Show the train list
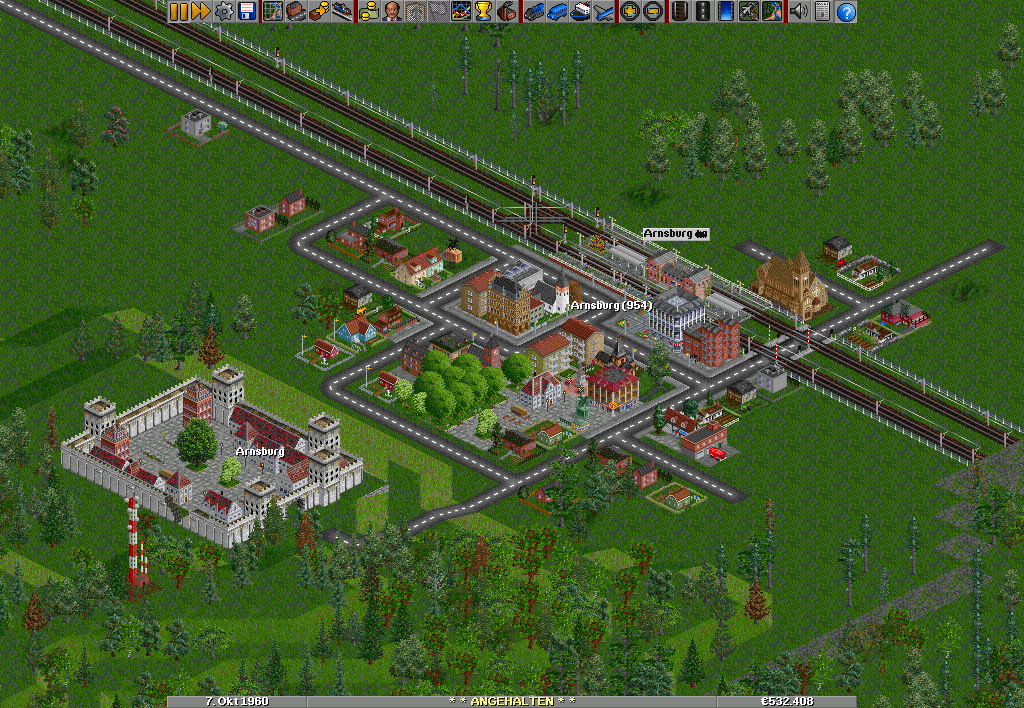 click(534, 12)
